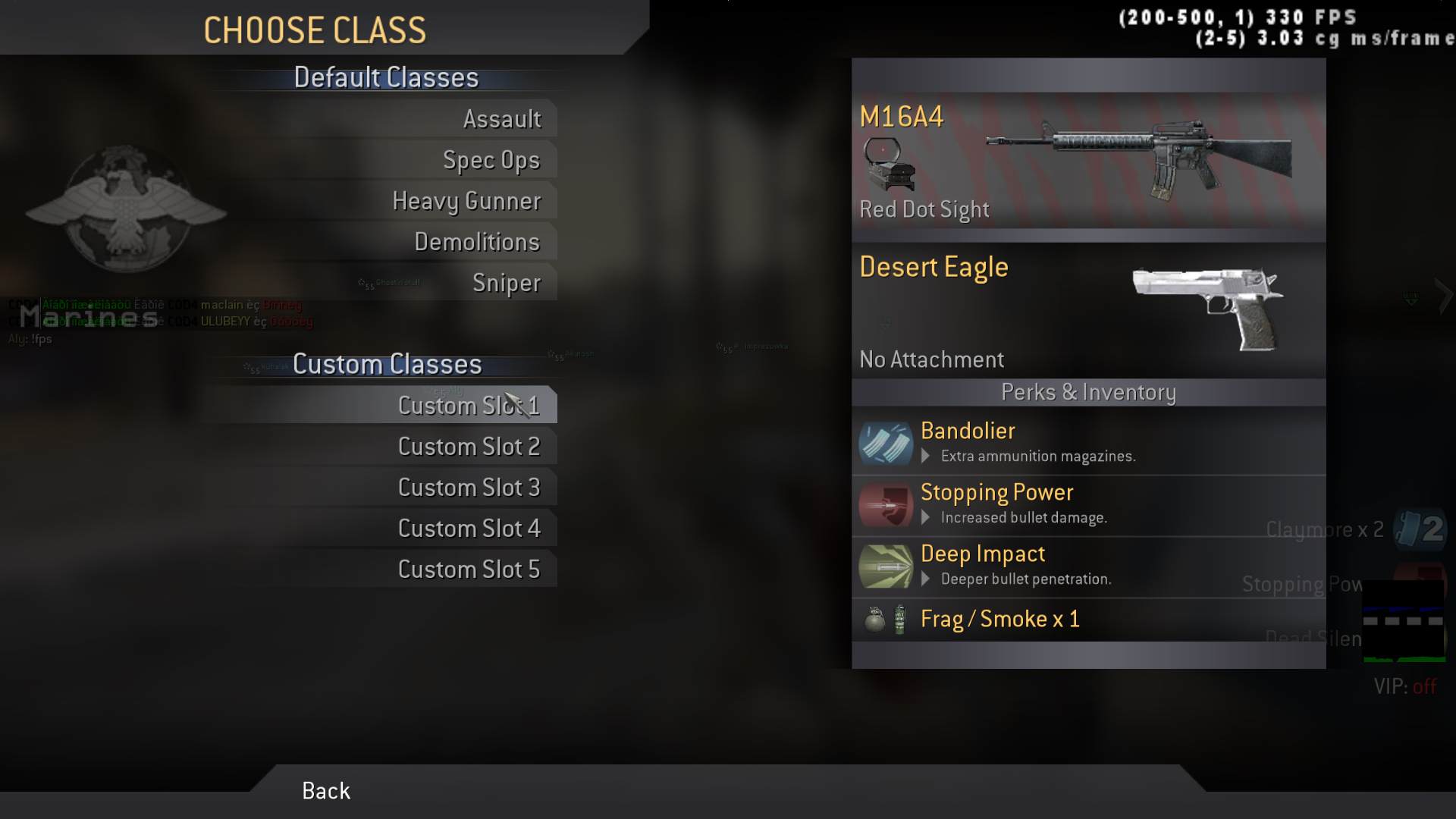Pick Custom Slot 3
The width and height of the screenshot is (1456, 819).
click(469, 488)
